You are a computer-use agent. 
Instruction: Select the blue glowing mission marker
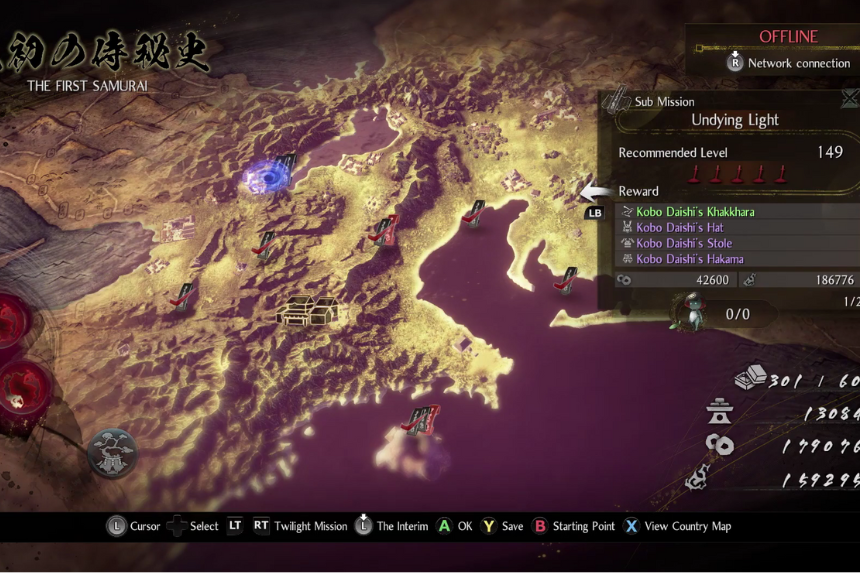point(268,177)
